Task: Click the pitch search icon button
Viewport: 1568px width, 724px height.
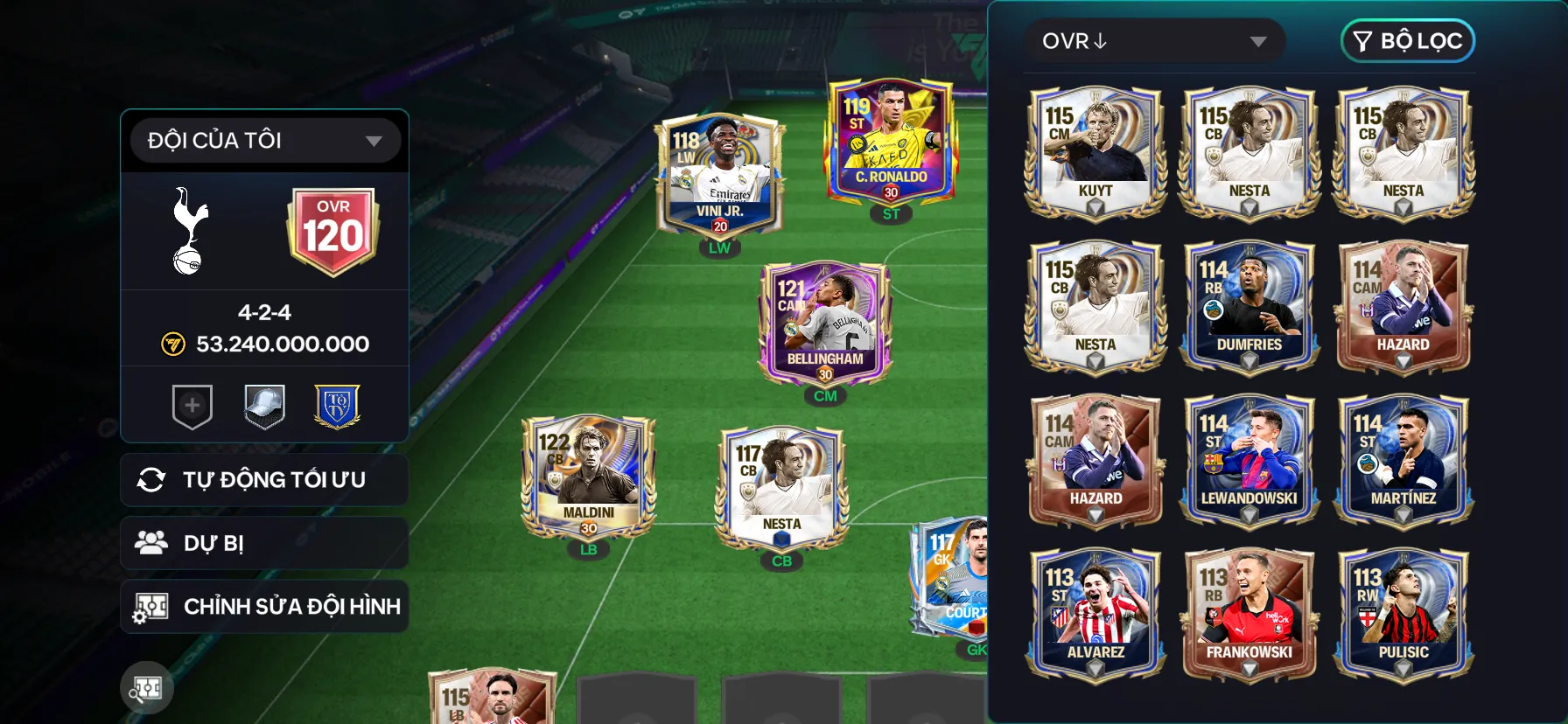Action: click(x=147, y=688)
